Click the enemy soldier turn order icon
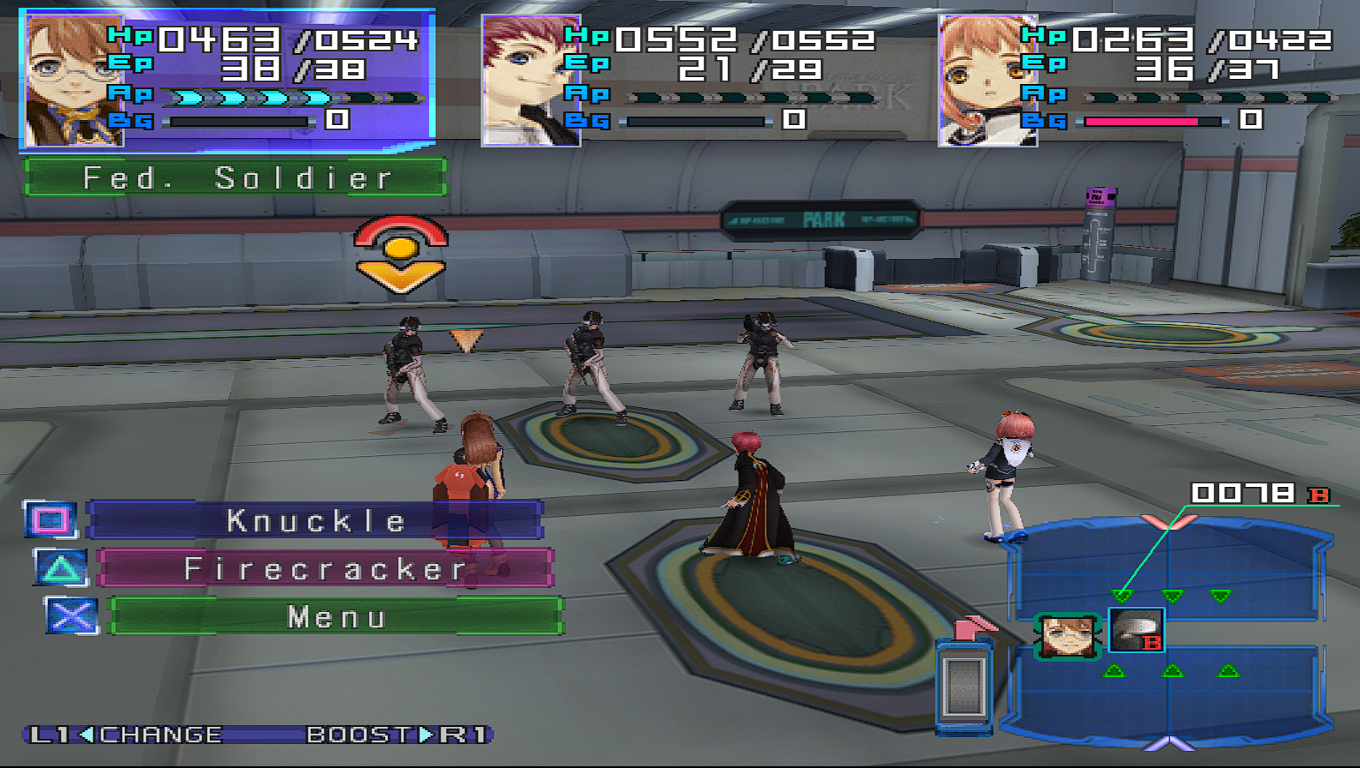 pos(1136,632)
